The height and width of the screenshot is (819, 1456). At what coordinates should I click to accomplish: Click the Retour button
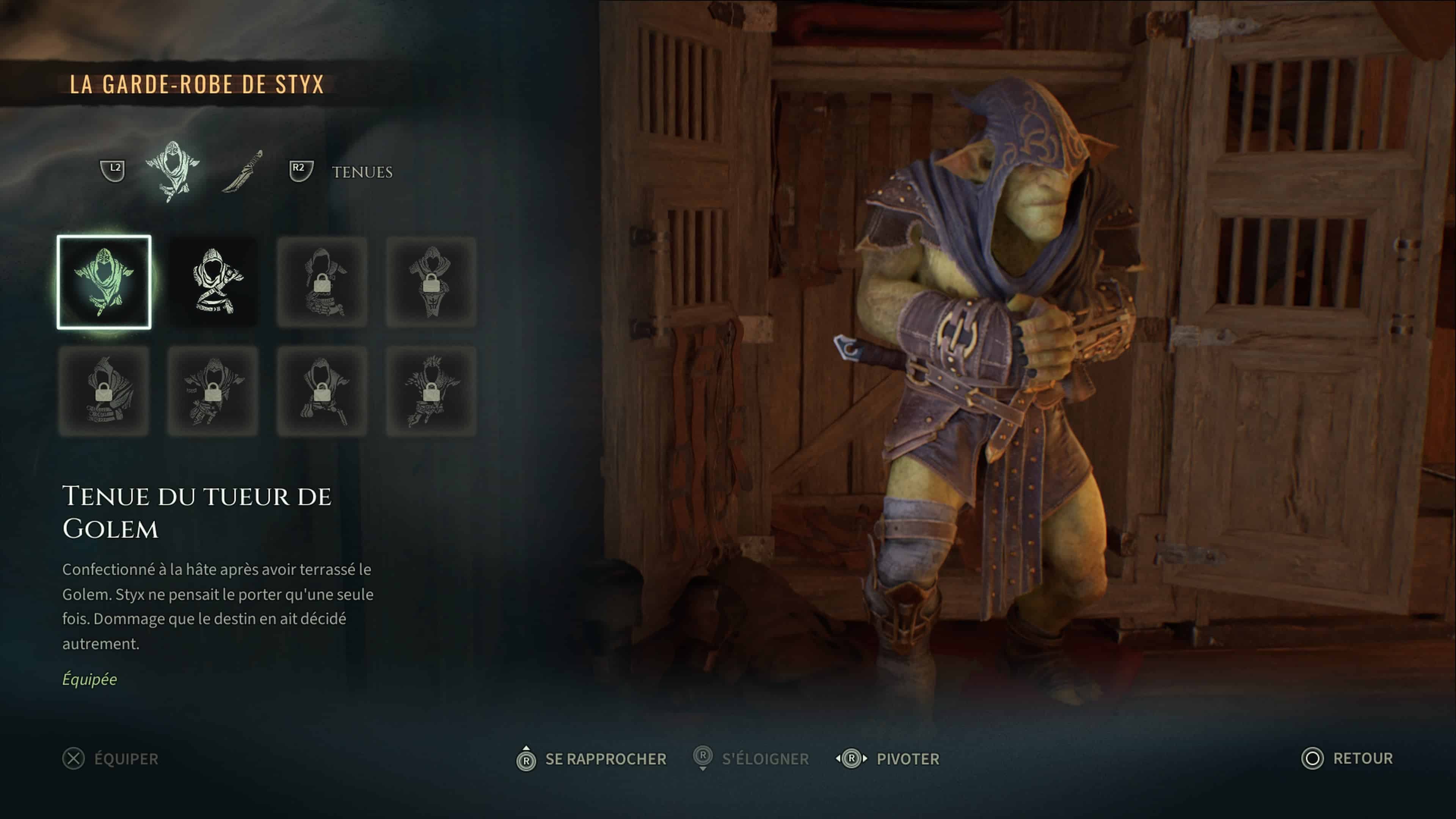point(1347,758)
